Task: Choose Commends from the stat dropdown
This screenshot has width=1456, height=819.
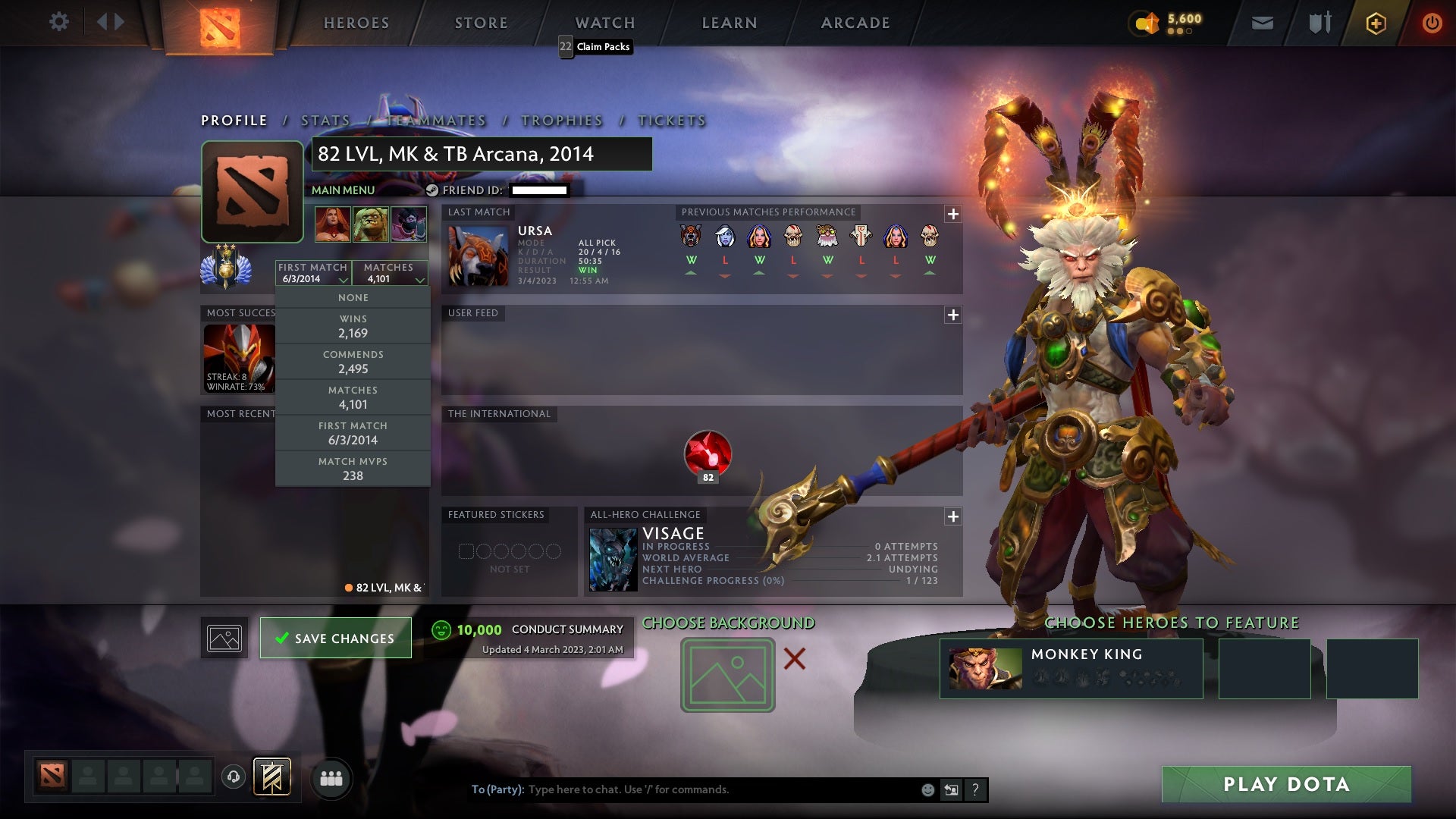Action: tap(353, 362)
